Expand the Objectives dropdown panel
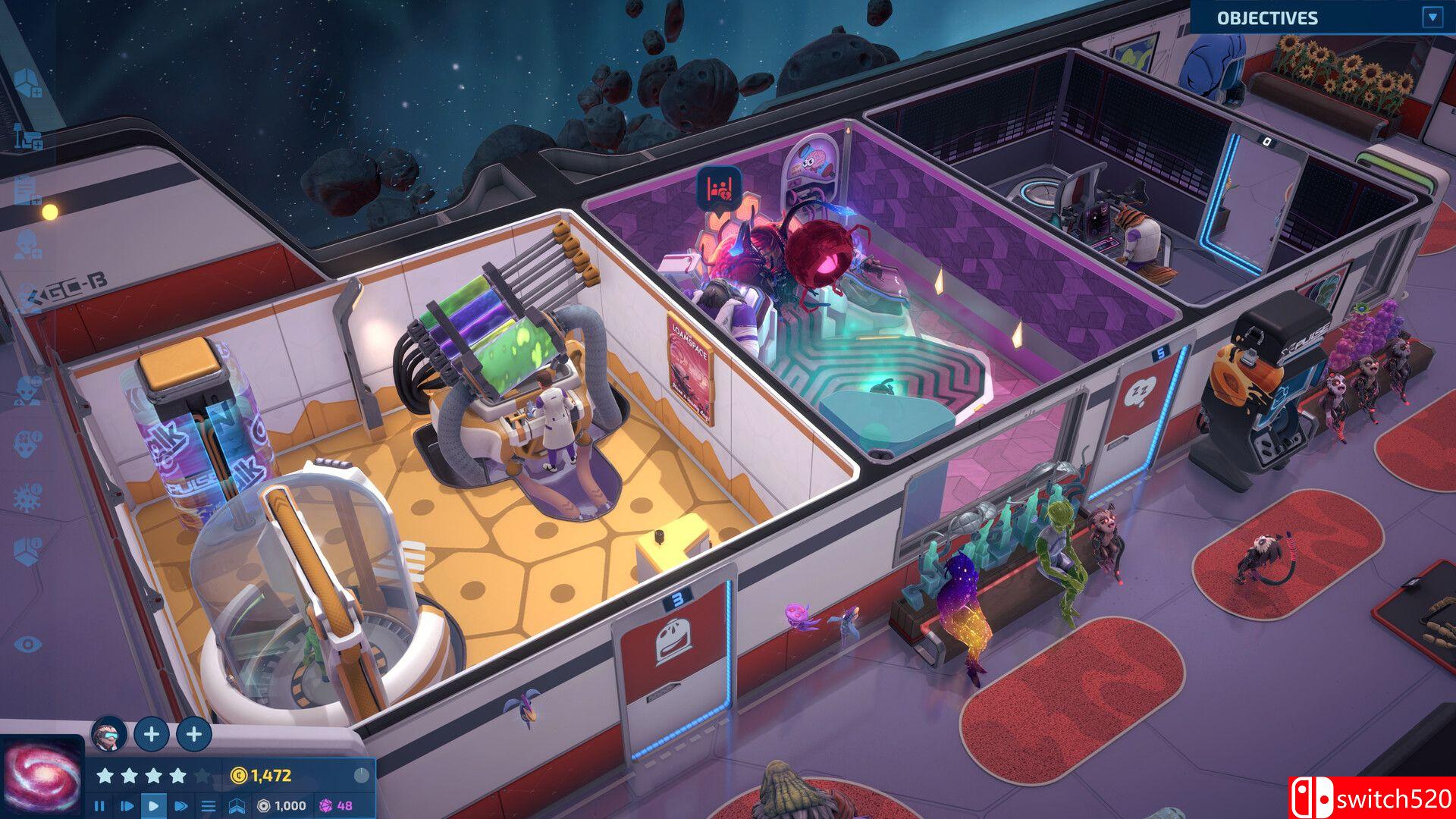Screen dimensions: 1456x819 [1432, 17]
